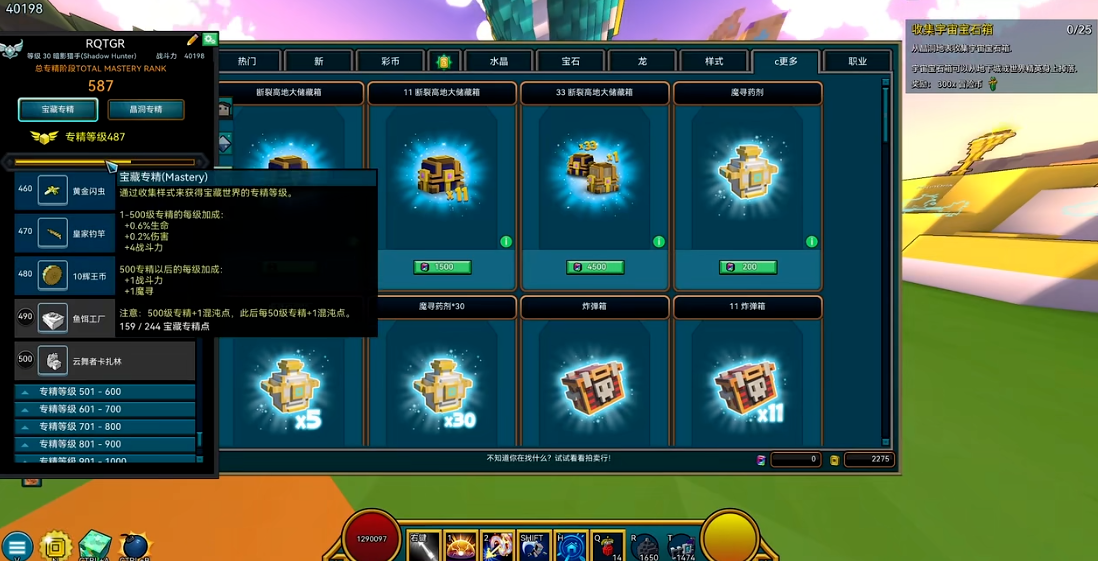Select the 云舞者卡扎林 mastery reward row
Screen dimensions: 1098x561
105,361
